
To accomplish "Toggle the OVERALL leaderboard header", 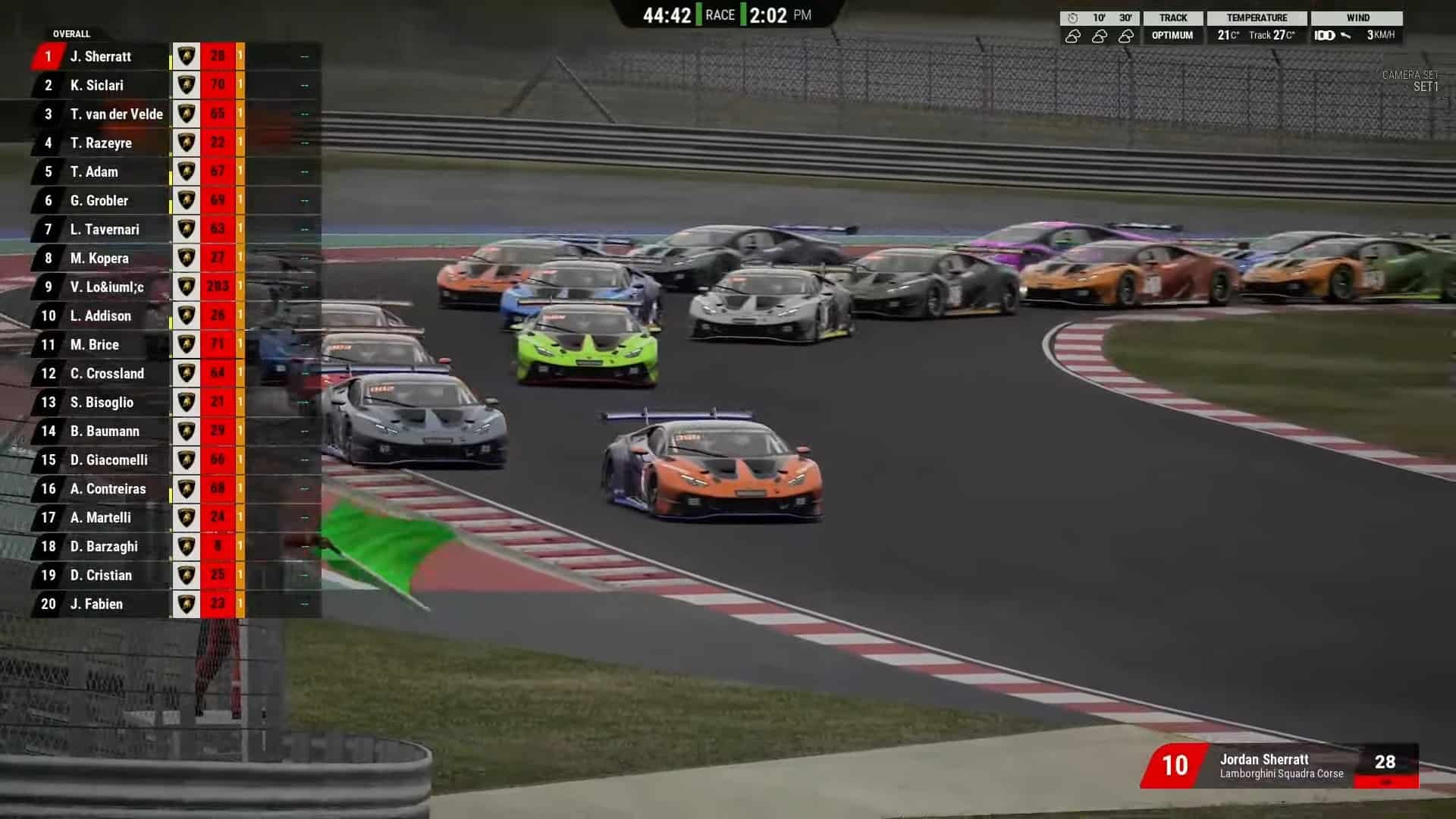I will [x=72, y=34].
